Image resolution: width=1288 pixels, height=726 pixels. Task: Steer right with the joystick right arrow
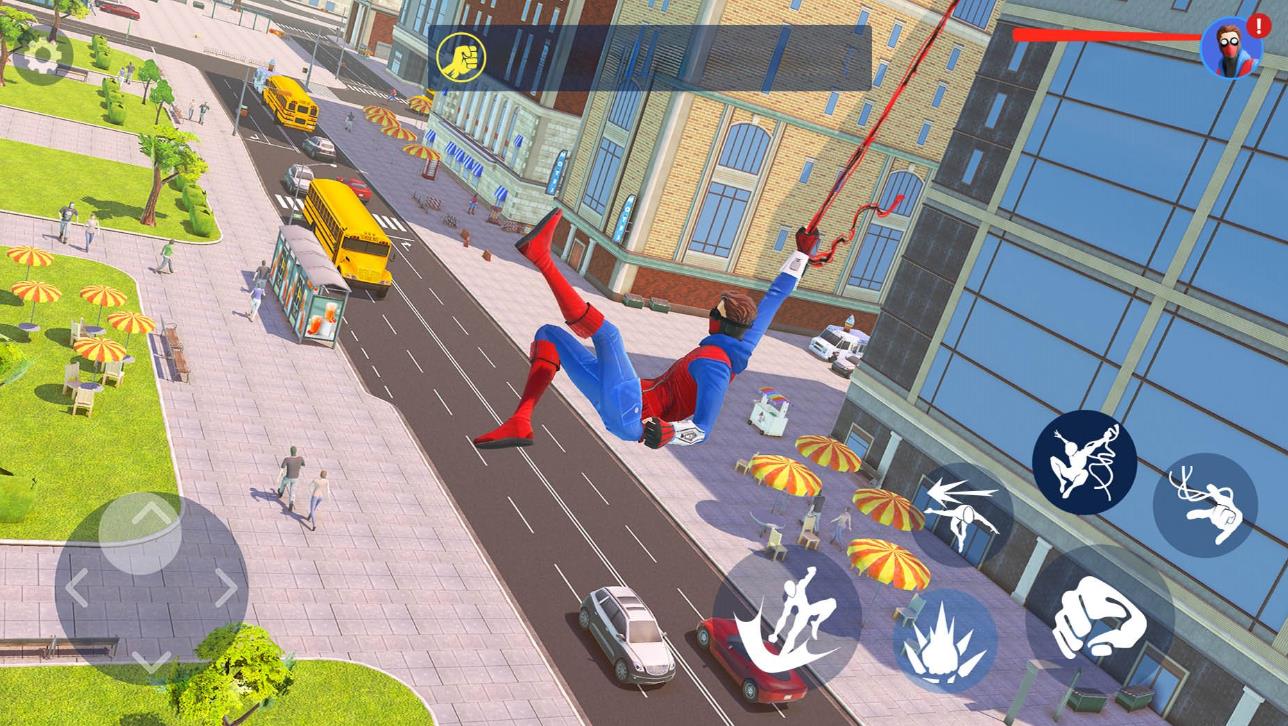click(x=226, y=588)
